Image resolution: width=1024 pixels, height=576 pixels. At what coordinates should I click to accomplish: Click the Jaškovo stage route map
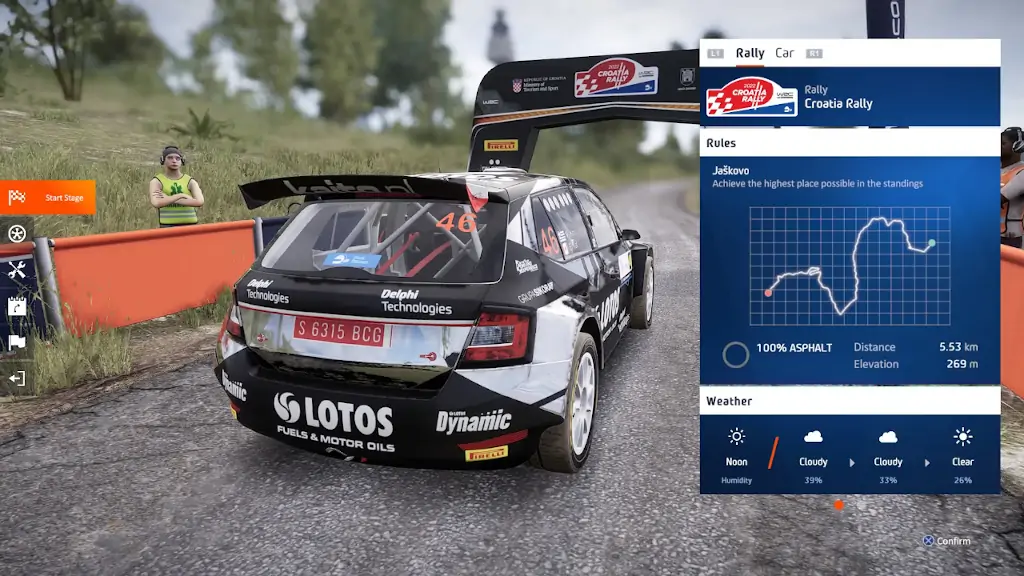tap(850, 265)
